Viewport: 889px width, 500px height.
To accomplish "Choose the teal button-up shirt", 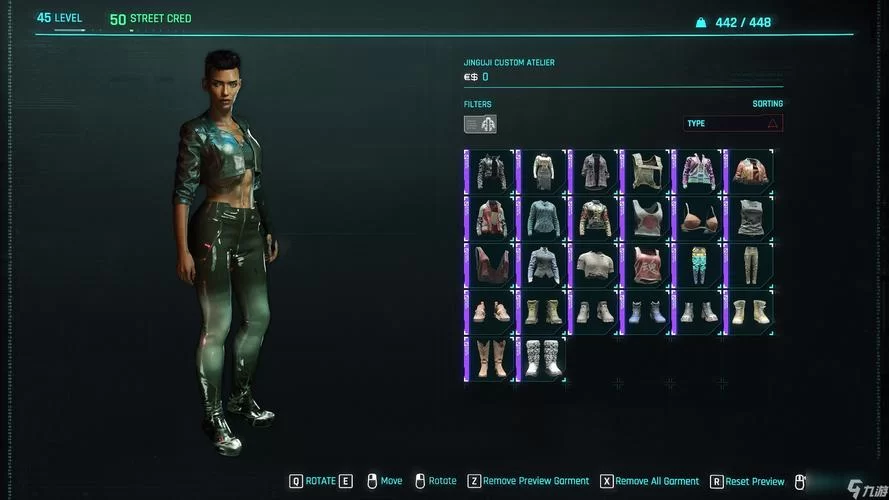I will coord(543,218).
